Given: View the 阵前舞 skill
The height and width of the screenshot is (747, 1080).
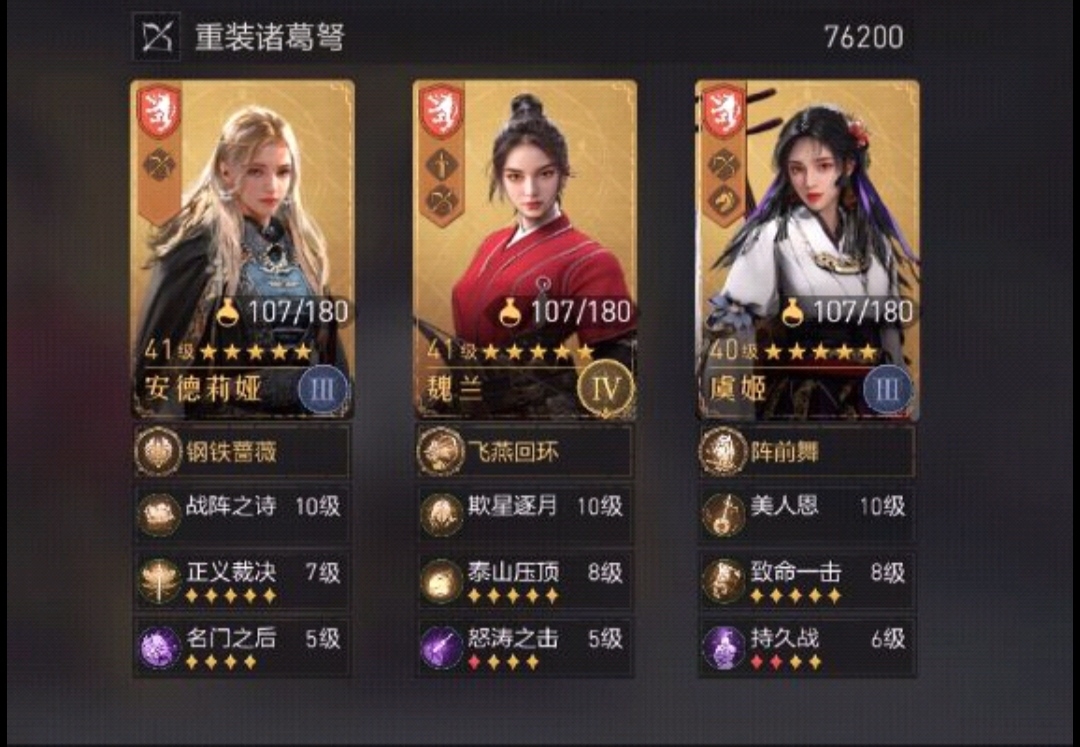Looking at the screenshot, I should pyautogui.click(x=807, y=451).
